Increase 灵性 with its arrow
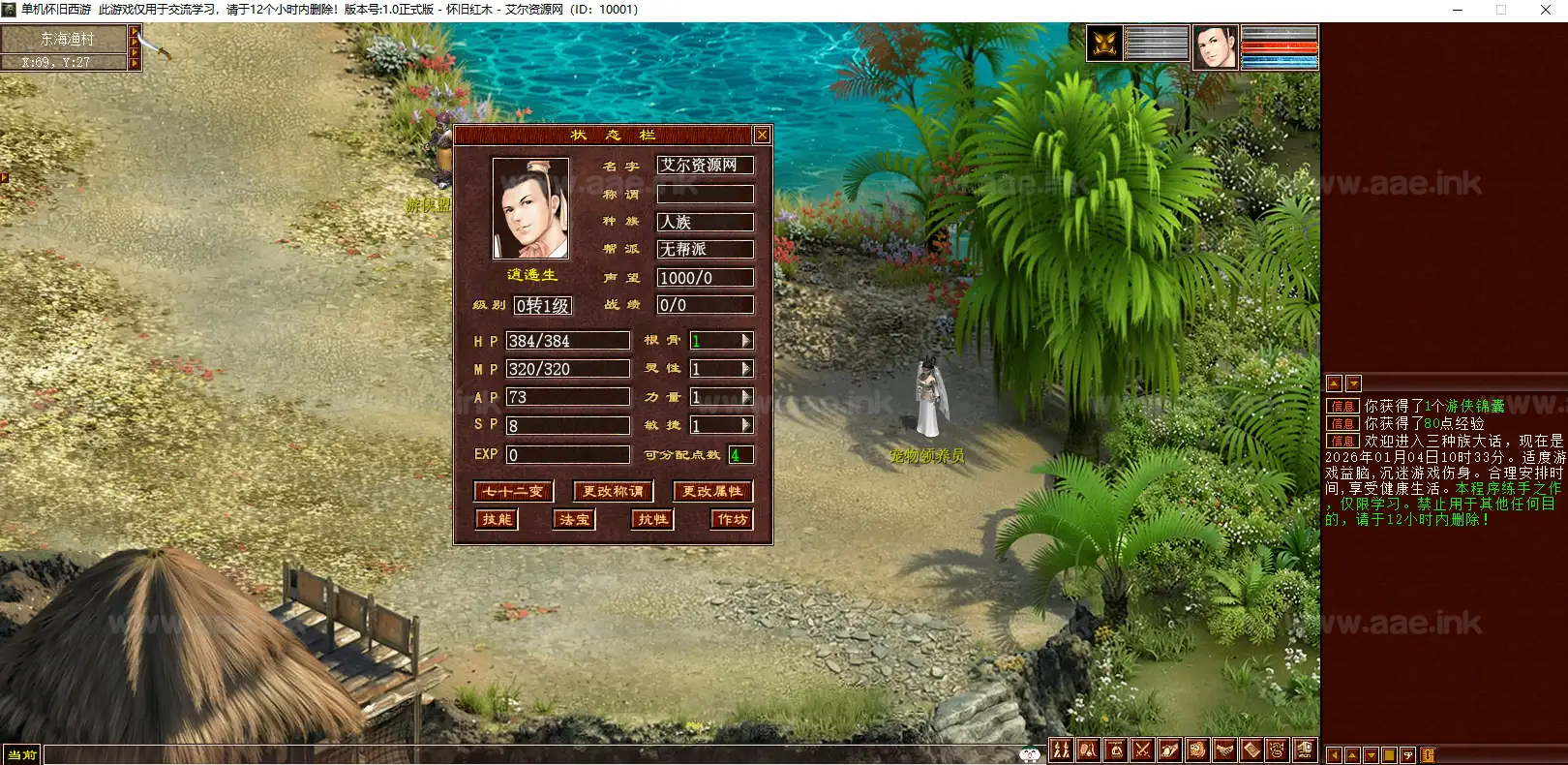This screenshot has height=765, width=1568. (746, 369)
